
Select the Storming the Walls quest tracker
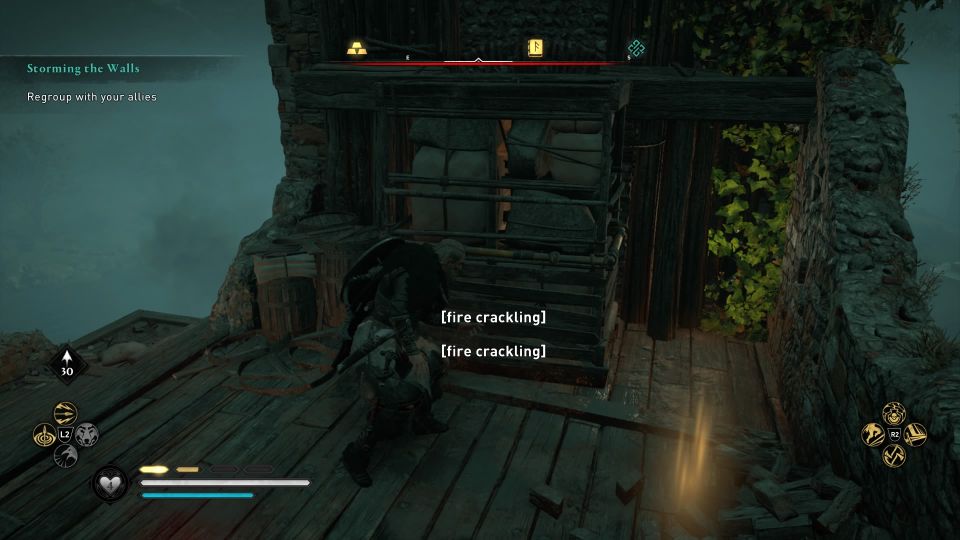[x=83, y=68]
